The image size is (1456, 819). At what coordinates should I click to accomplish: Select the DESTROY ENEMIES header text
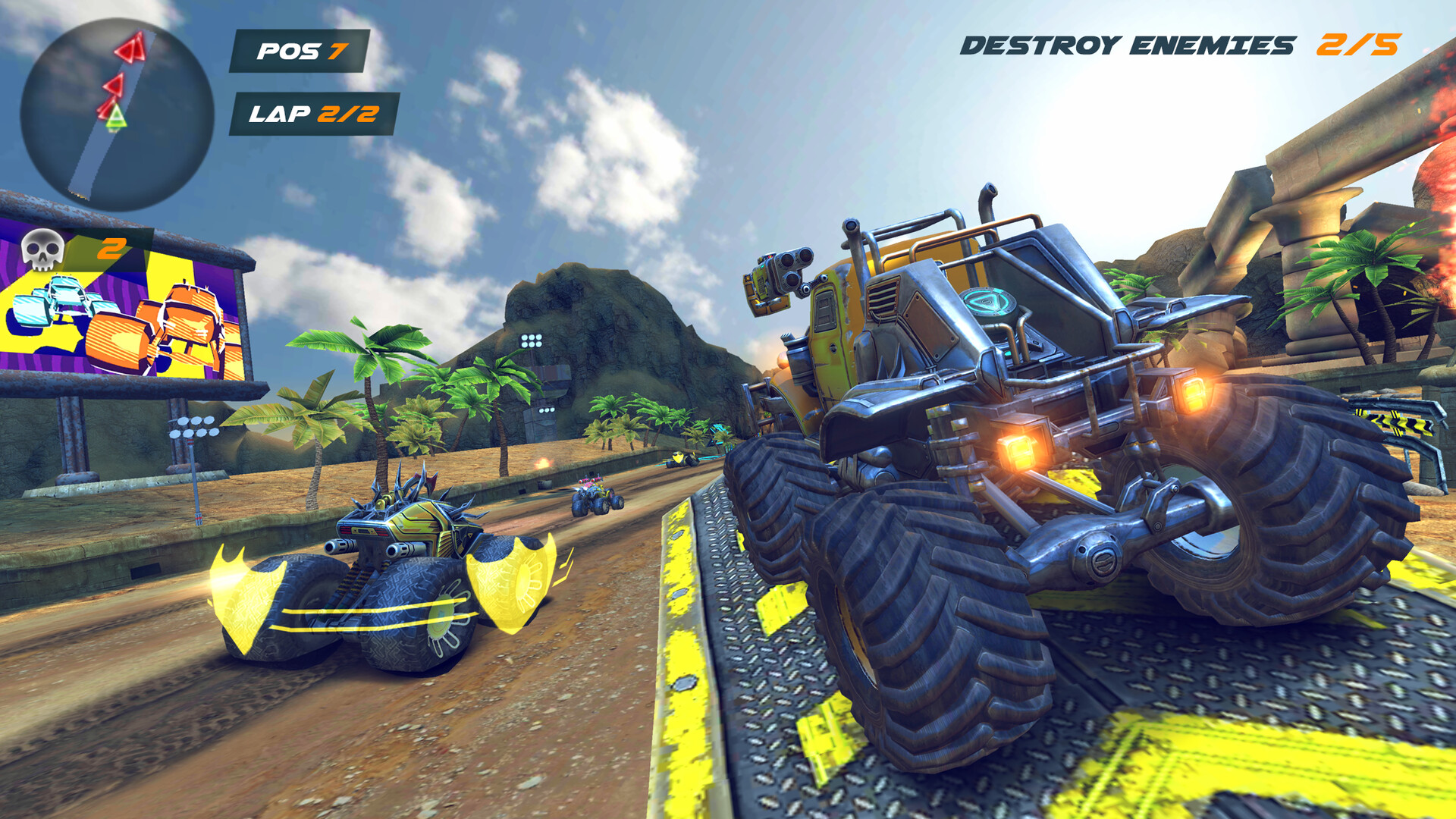click(x=1126, y=44)
